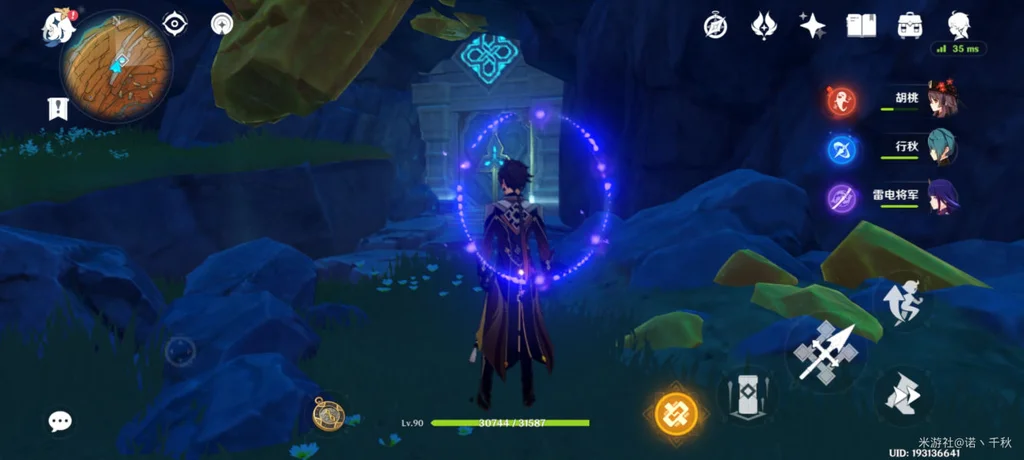1024x460 pixels.
Task: Open the backpack inventory
Action: click(x=909, y=25)
